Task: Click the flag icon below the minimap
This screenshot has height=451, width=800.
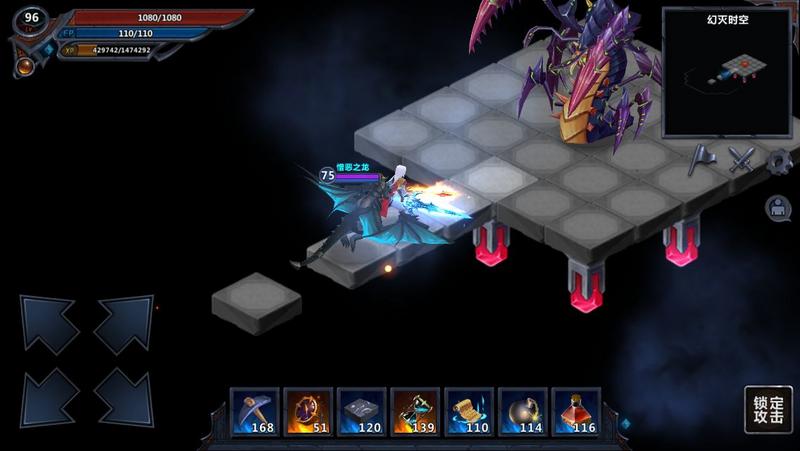Action: click(703, 159)
